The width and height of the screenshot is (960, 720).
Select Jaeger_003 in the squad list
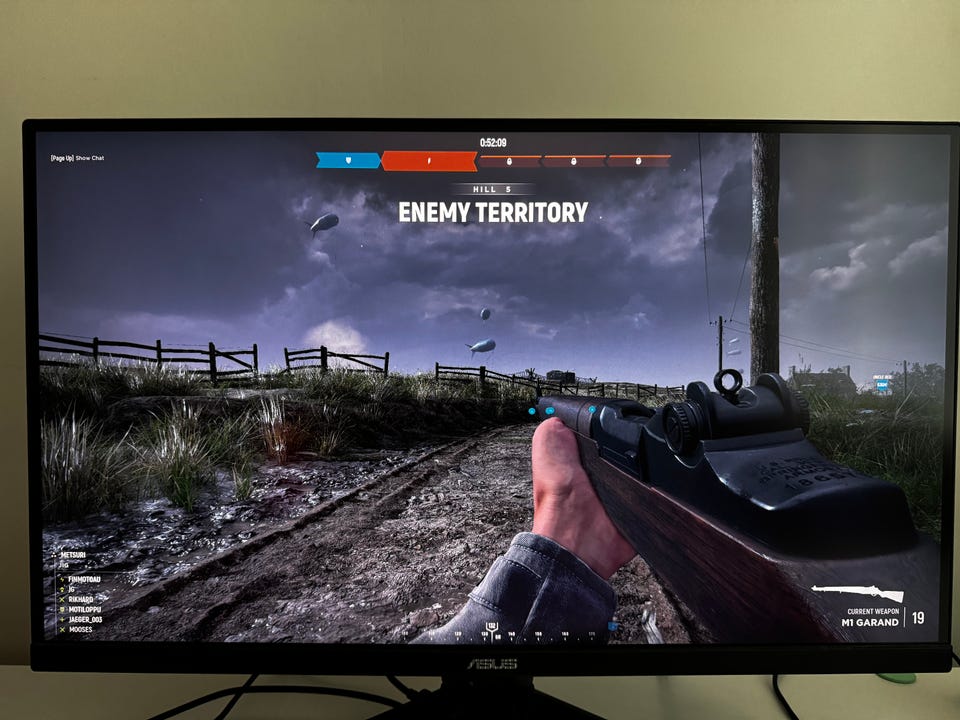pyautogui.click(x=86, y=620)
